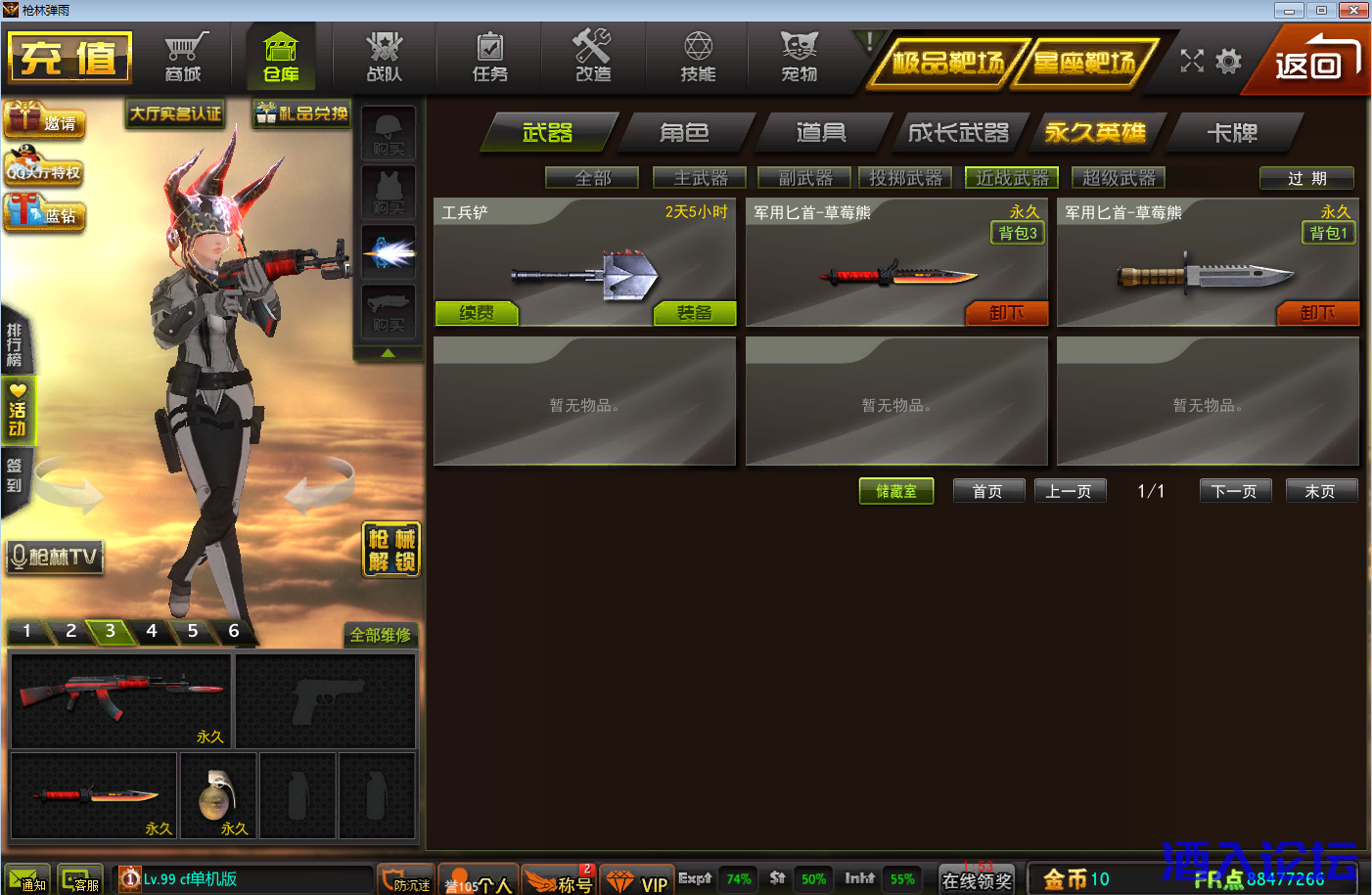Open the 任务 missions menu
1372x895 pixels.
coord(489,58)
